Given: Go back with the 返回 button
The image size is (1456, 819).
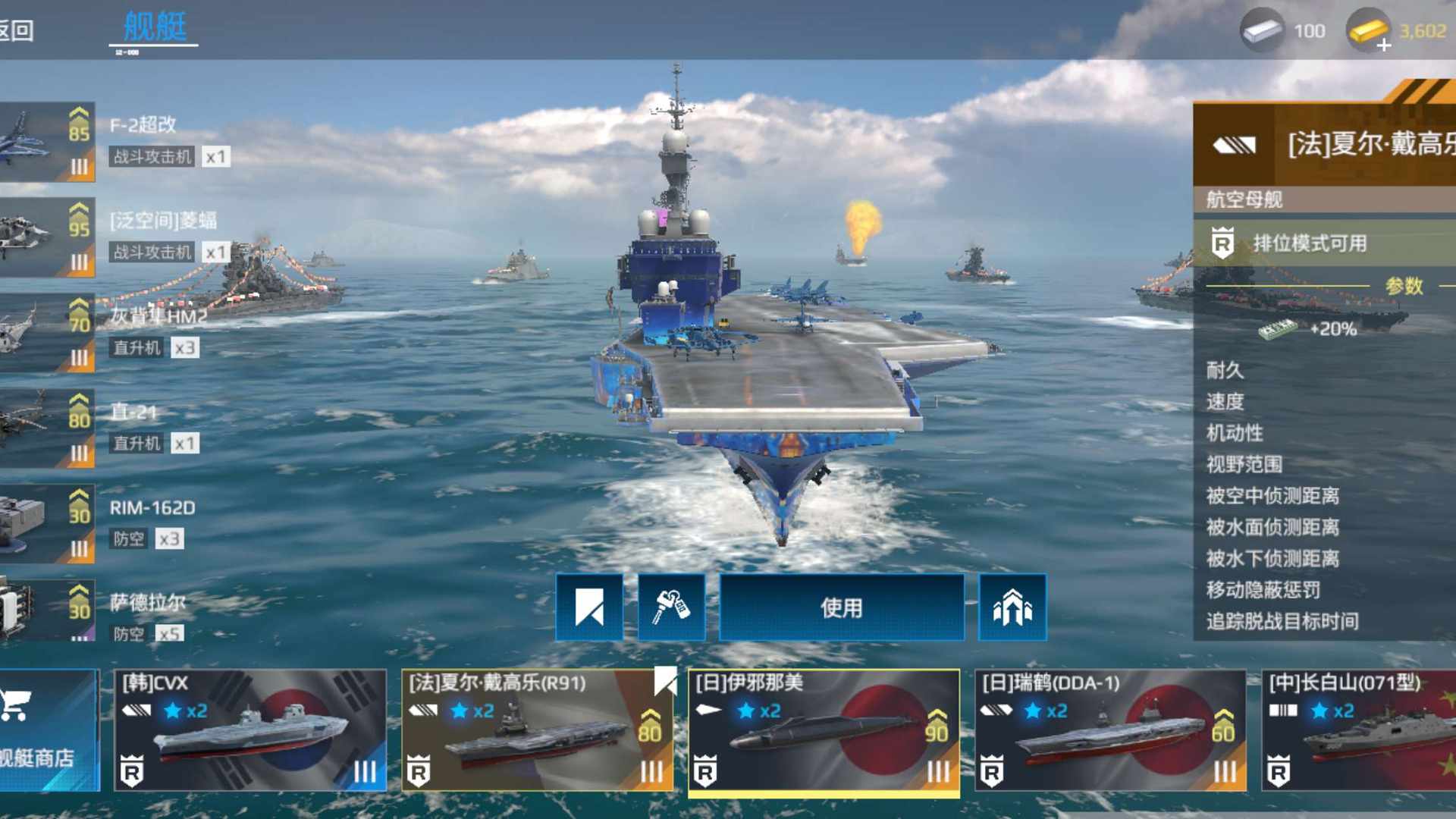Looking at the screenshot, I should click(17, 30).
